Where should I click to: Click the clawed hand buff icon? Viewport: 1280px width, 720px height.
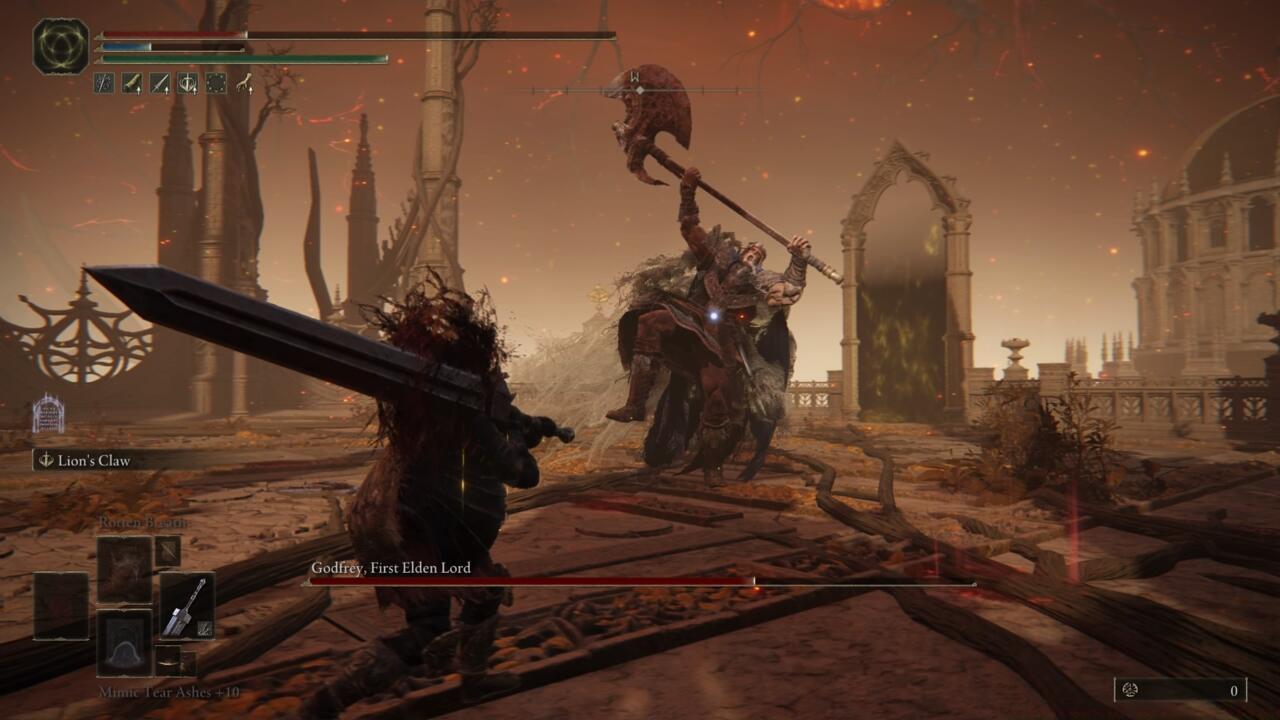pos(245,83)
